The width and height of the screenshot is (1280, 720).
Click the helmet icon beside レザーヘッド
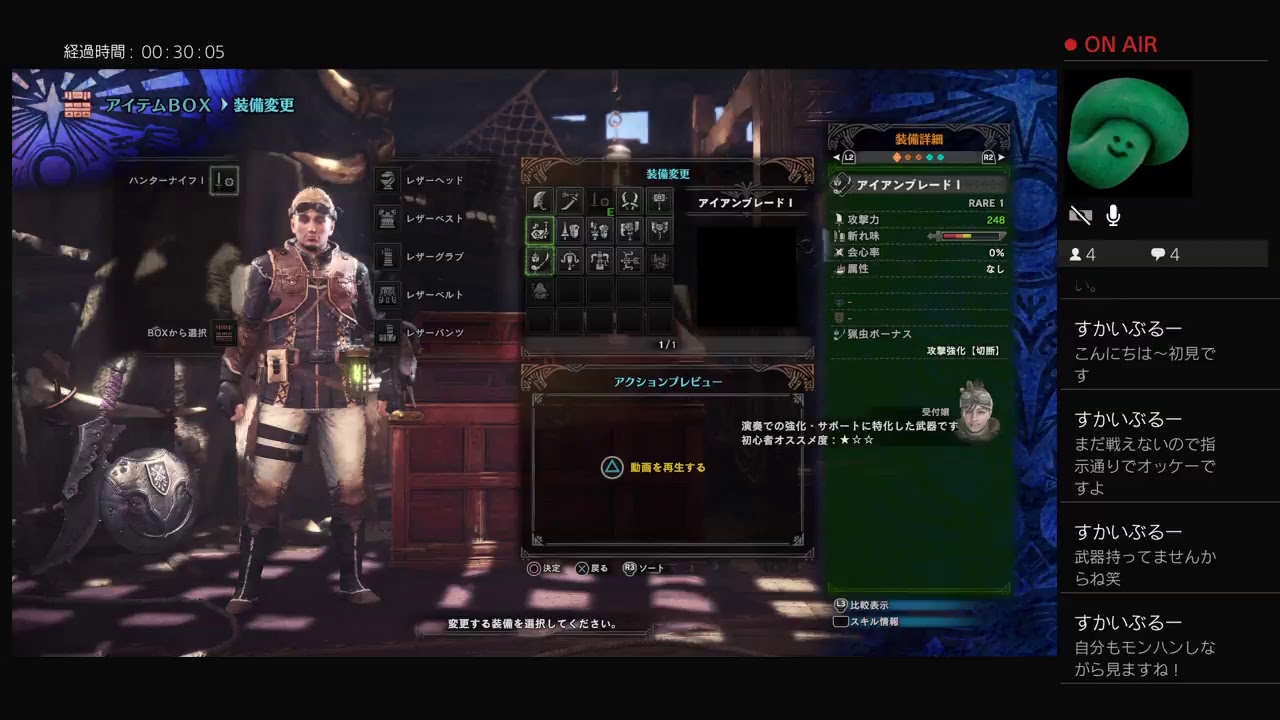point(388,180)
